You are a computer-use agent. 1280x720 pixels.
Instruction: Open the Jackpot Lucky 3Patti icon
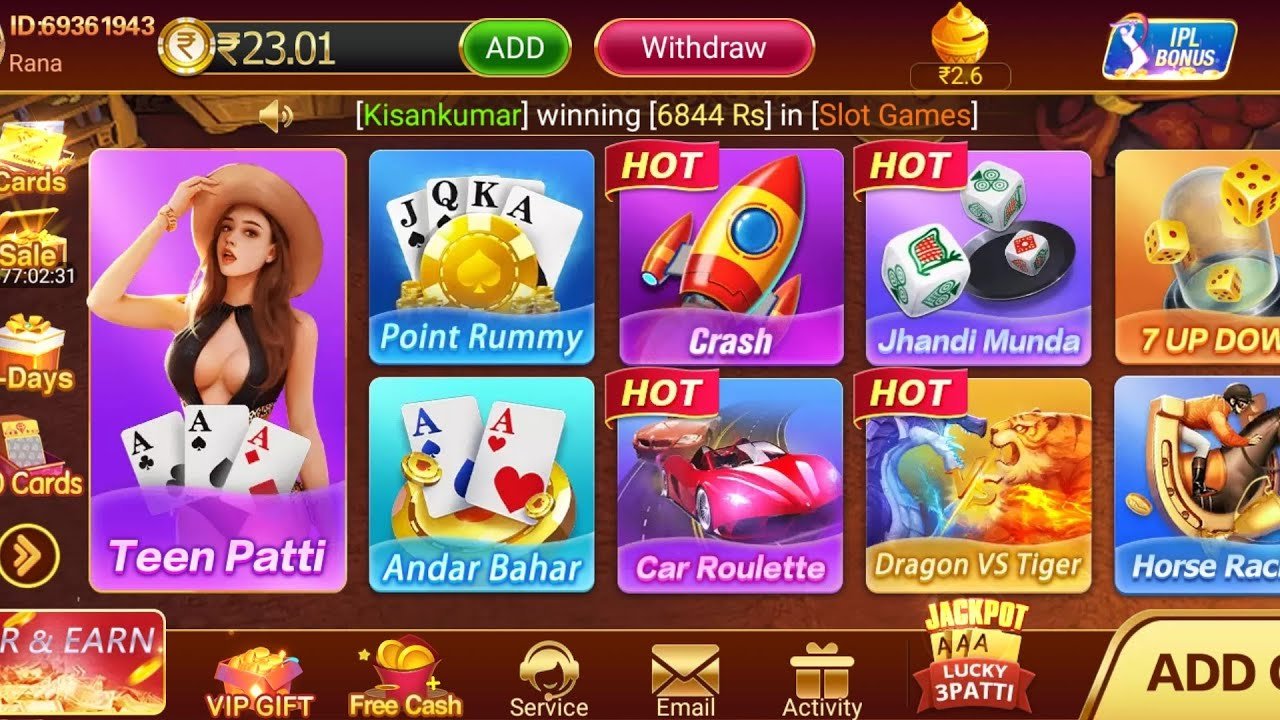click(x=975, y=665)
